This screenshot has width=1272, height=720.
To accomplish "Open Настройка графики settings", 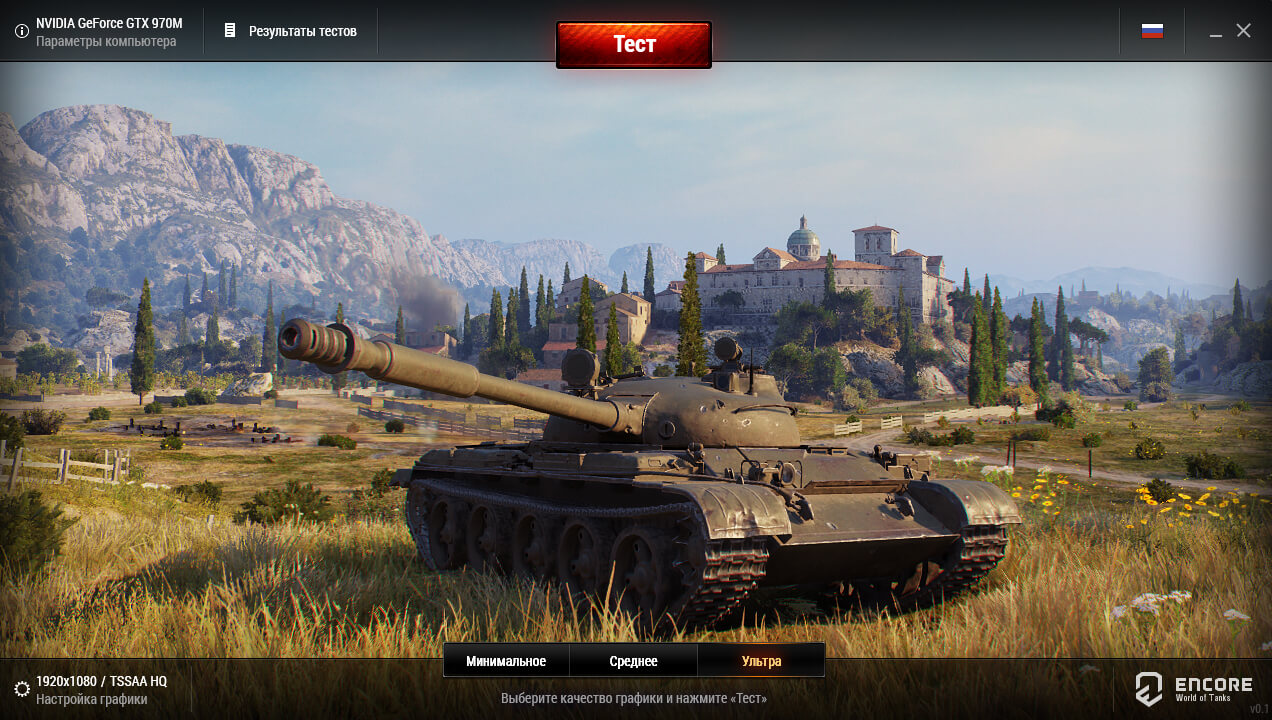I will tap(91, 690).
